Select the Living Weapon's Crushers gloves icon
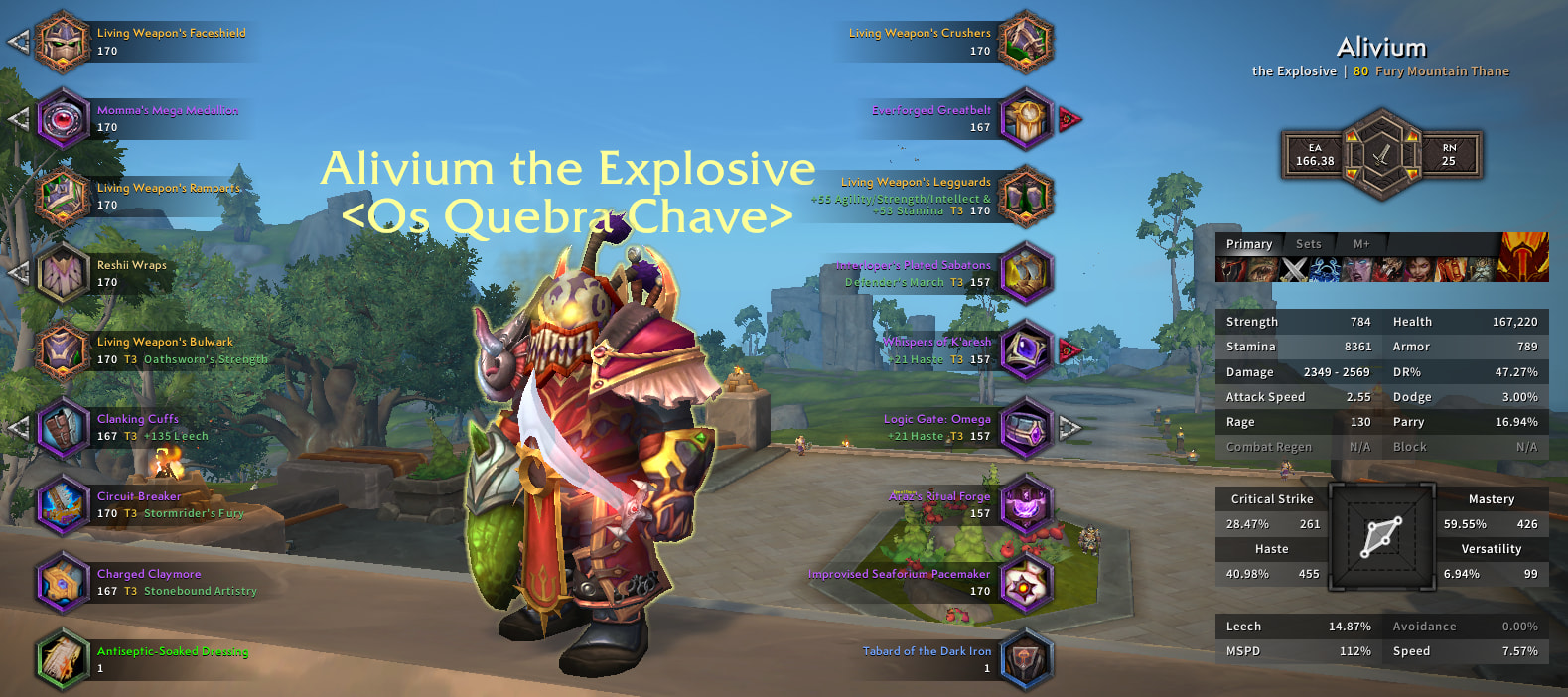The height and width of the screenshot is (697, 1568). 1025,42
